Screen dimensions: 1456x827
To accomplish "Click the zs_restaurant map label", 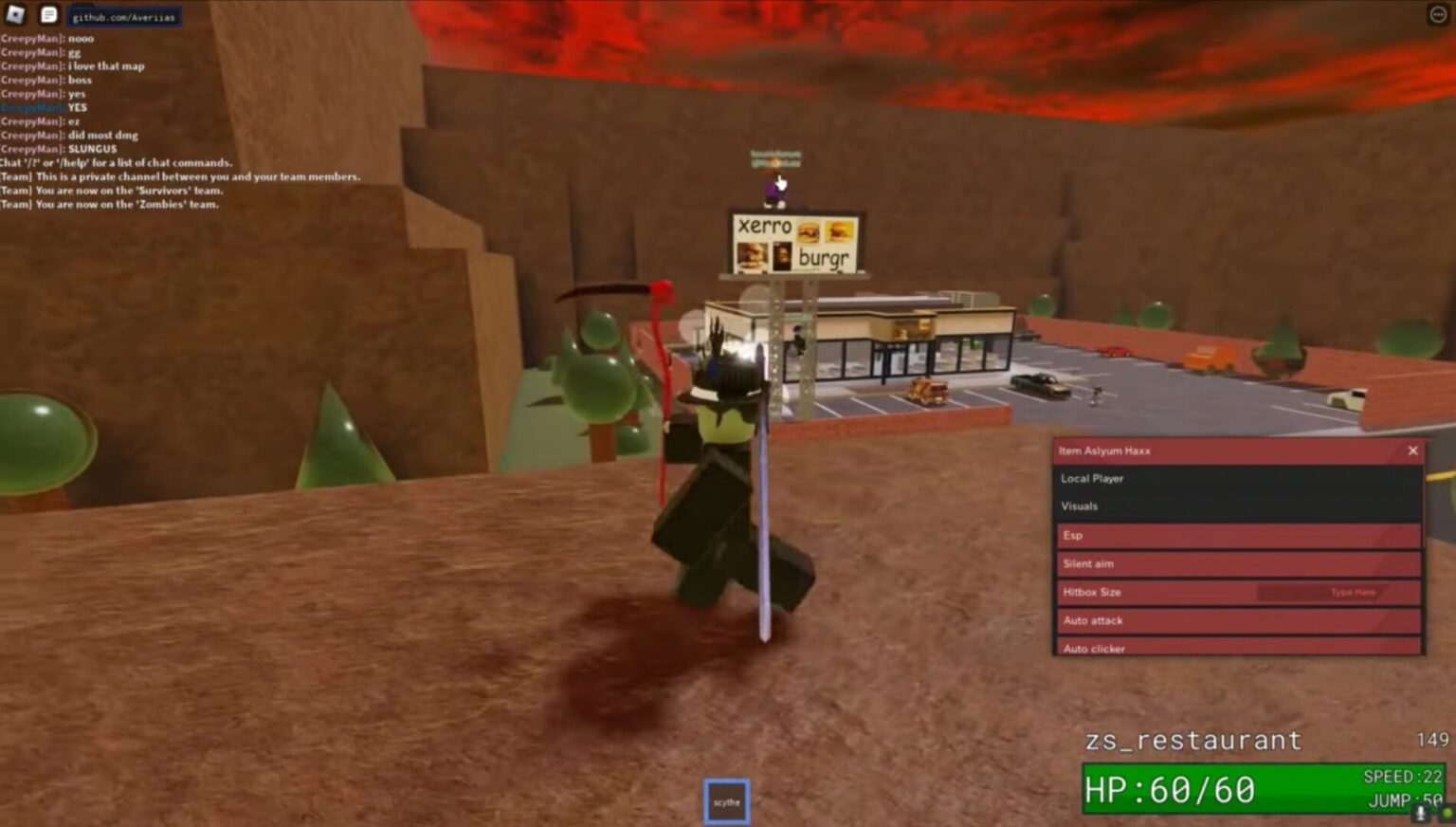I will click(x=1196, y=741).
